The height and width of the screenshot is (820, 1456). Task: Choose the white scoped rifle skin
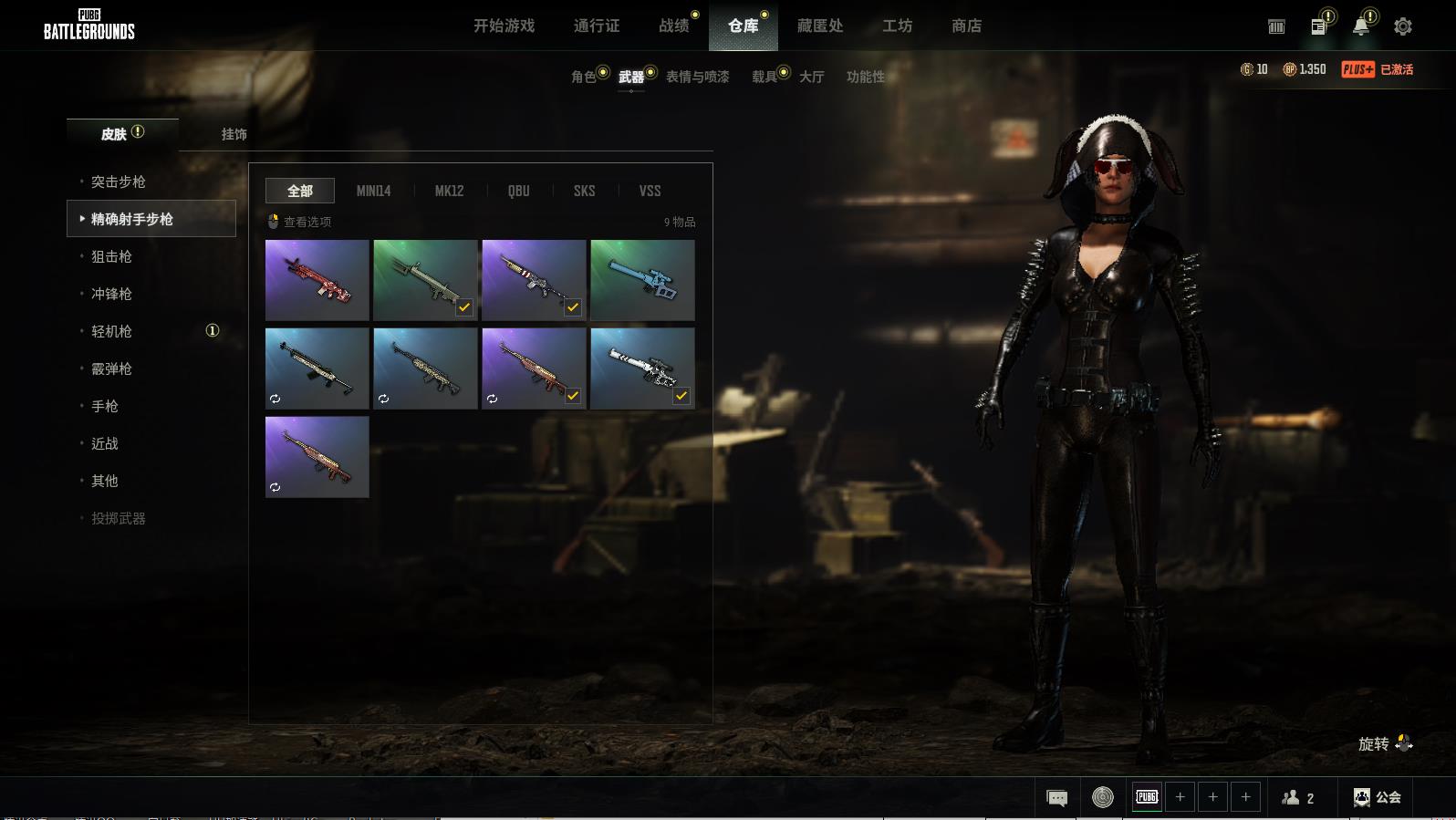642,368
